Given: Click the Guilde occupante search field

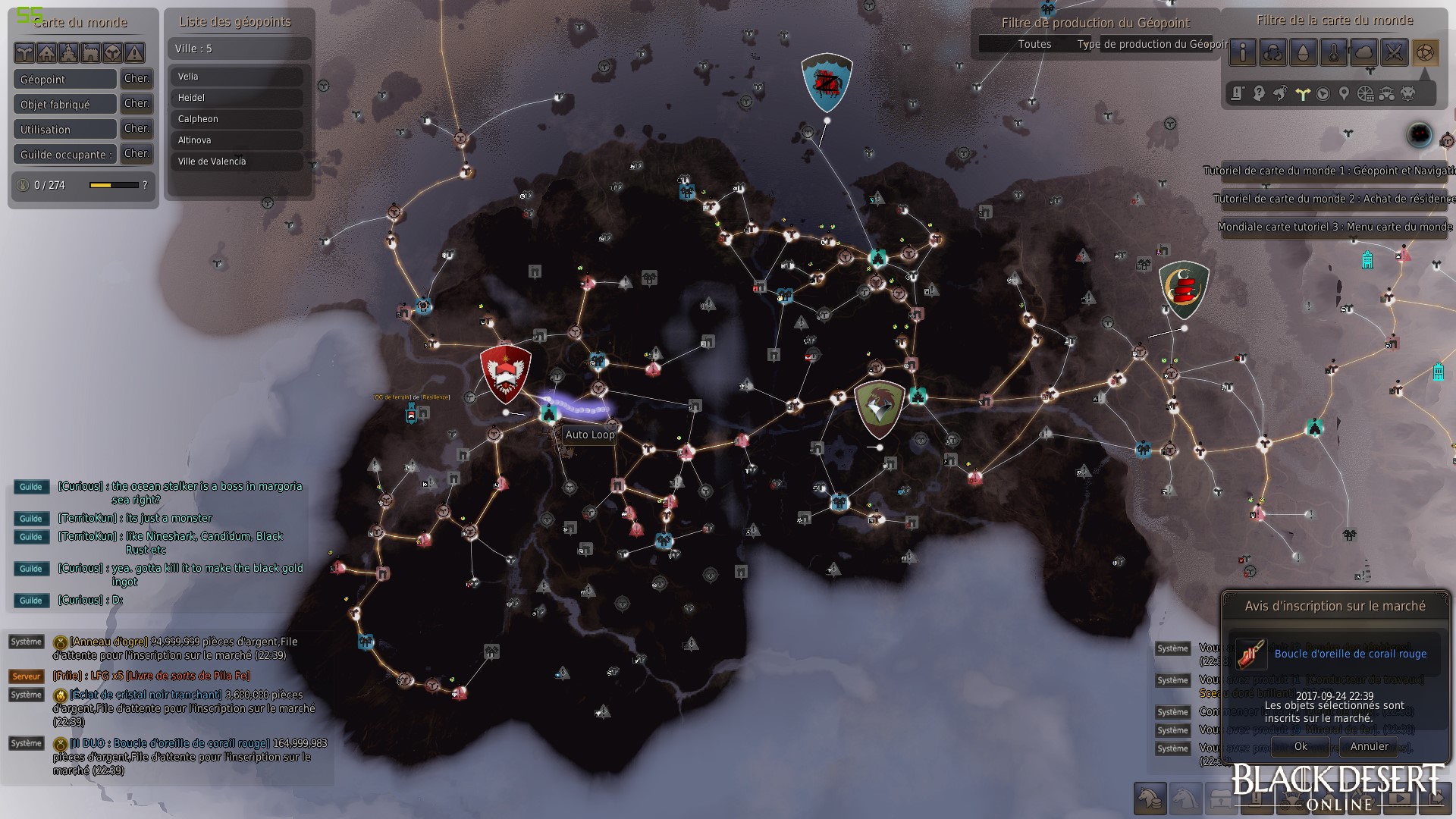Looking at the screenshot, I should (65, 155).
